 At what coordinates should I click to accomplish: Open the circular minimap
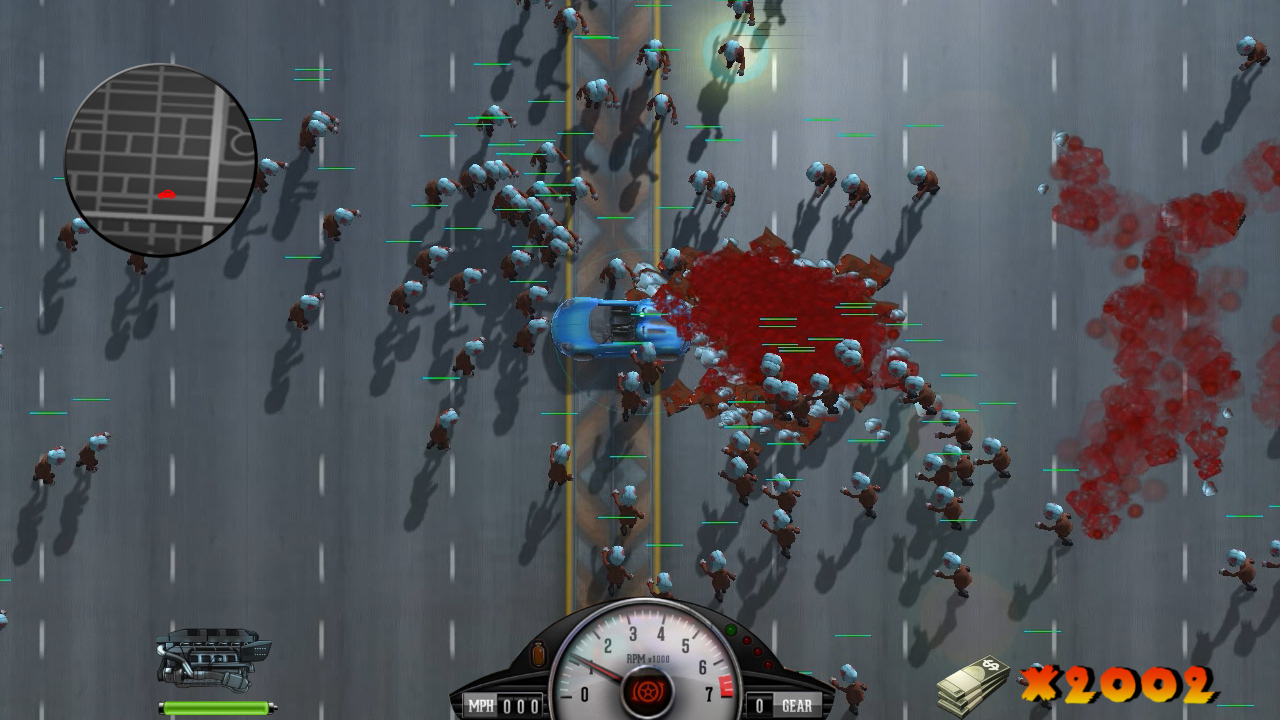[x=160, y=157]
